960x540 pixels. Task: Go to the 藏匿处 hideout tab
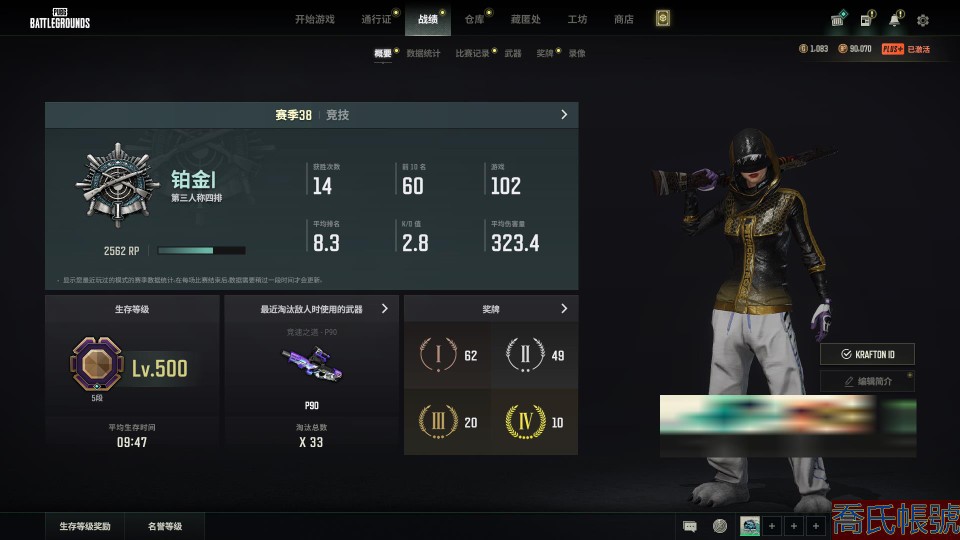tap(525, 19)
